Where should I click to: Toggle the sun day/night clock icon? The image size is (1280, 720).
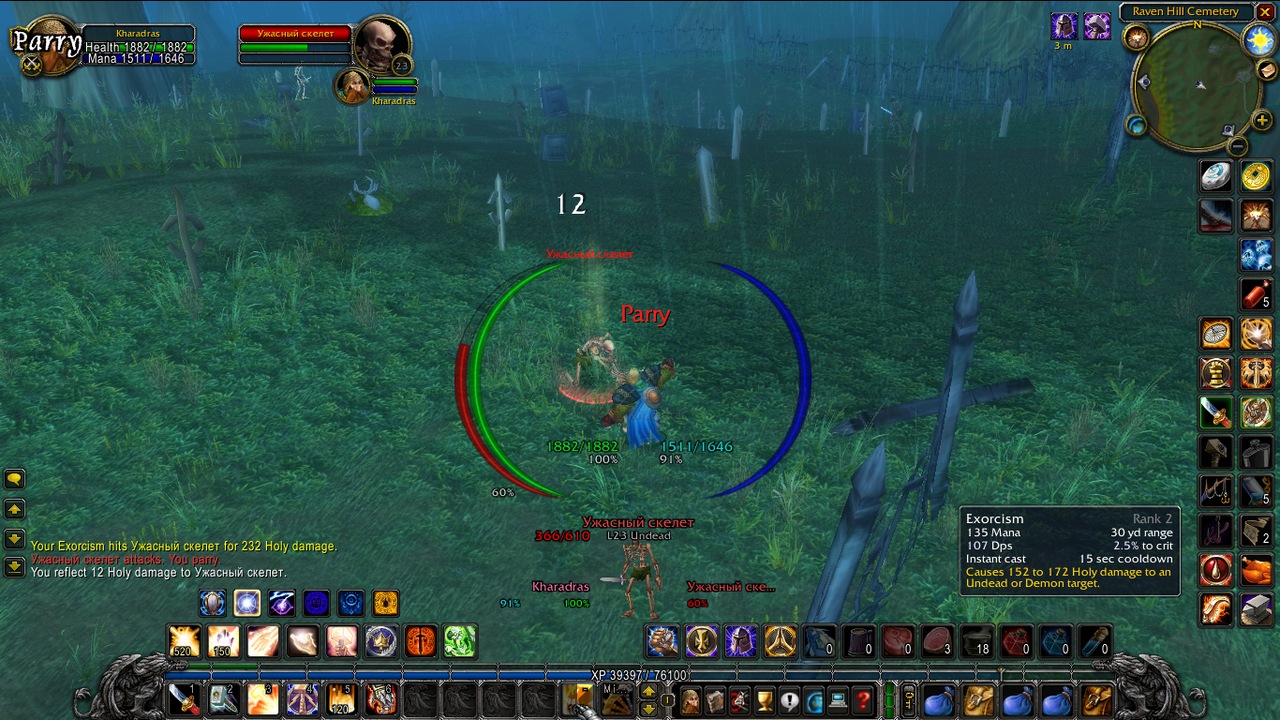(x=1258, y=40)
